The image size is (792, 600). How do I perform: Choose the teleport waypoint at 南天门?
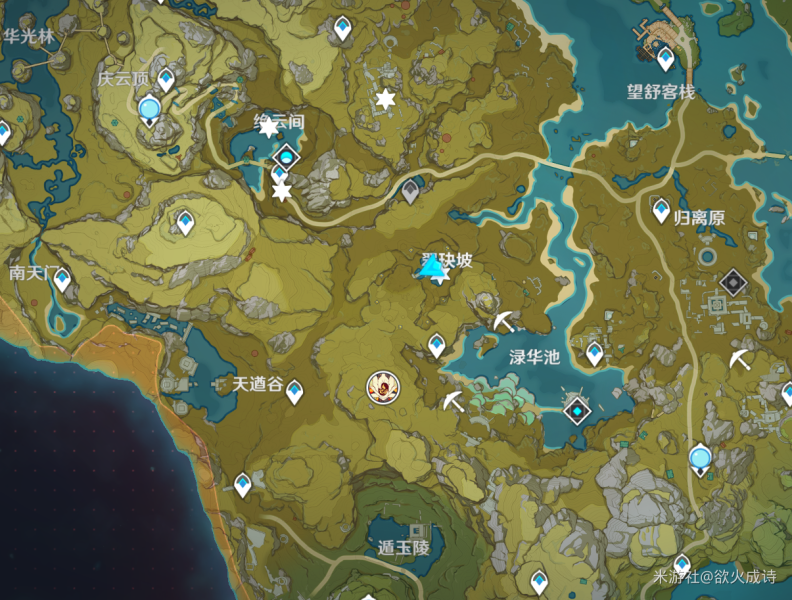[62, 279]
